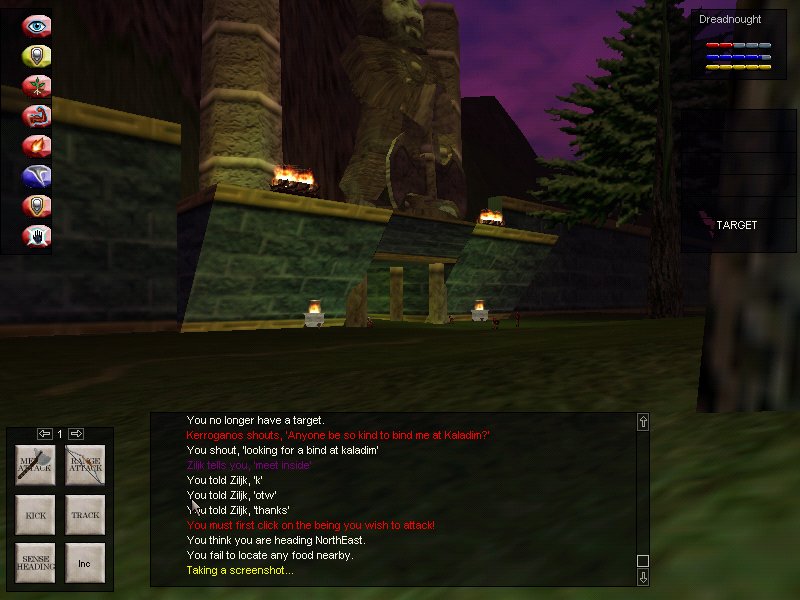800x600 pixels.
Task: Click the eye gem icon
Action: point(37,26)
